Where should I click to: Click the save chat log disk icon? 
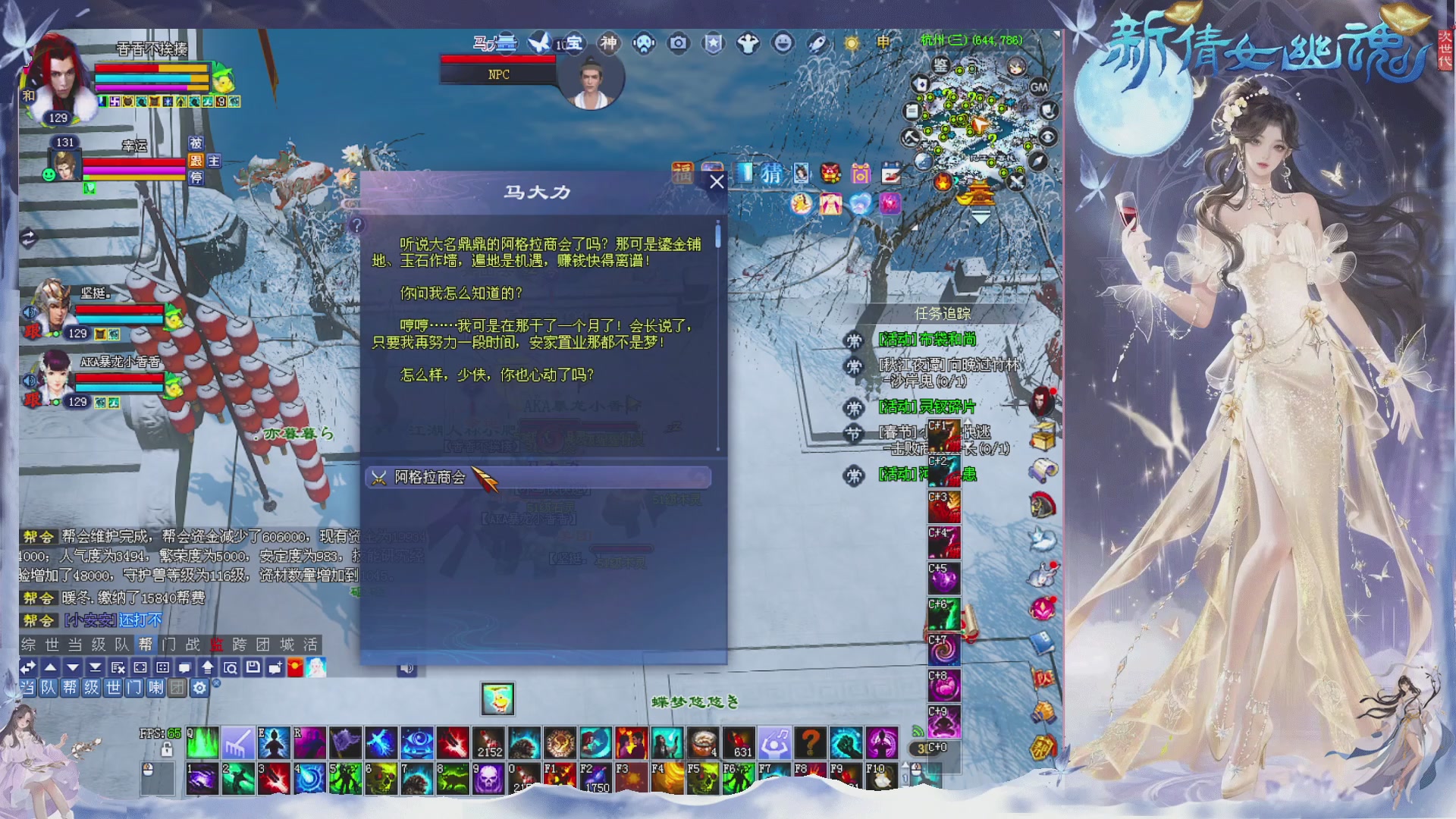pyautogui.click(x=252, y=669)
